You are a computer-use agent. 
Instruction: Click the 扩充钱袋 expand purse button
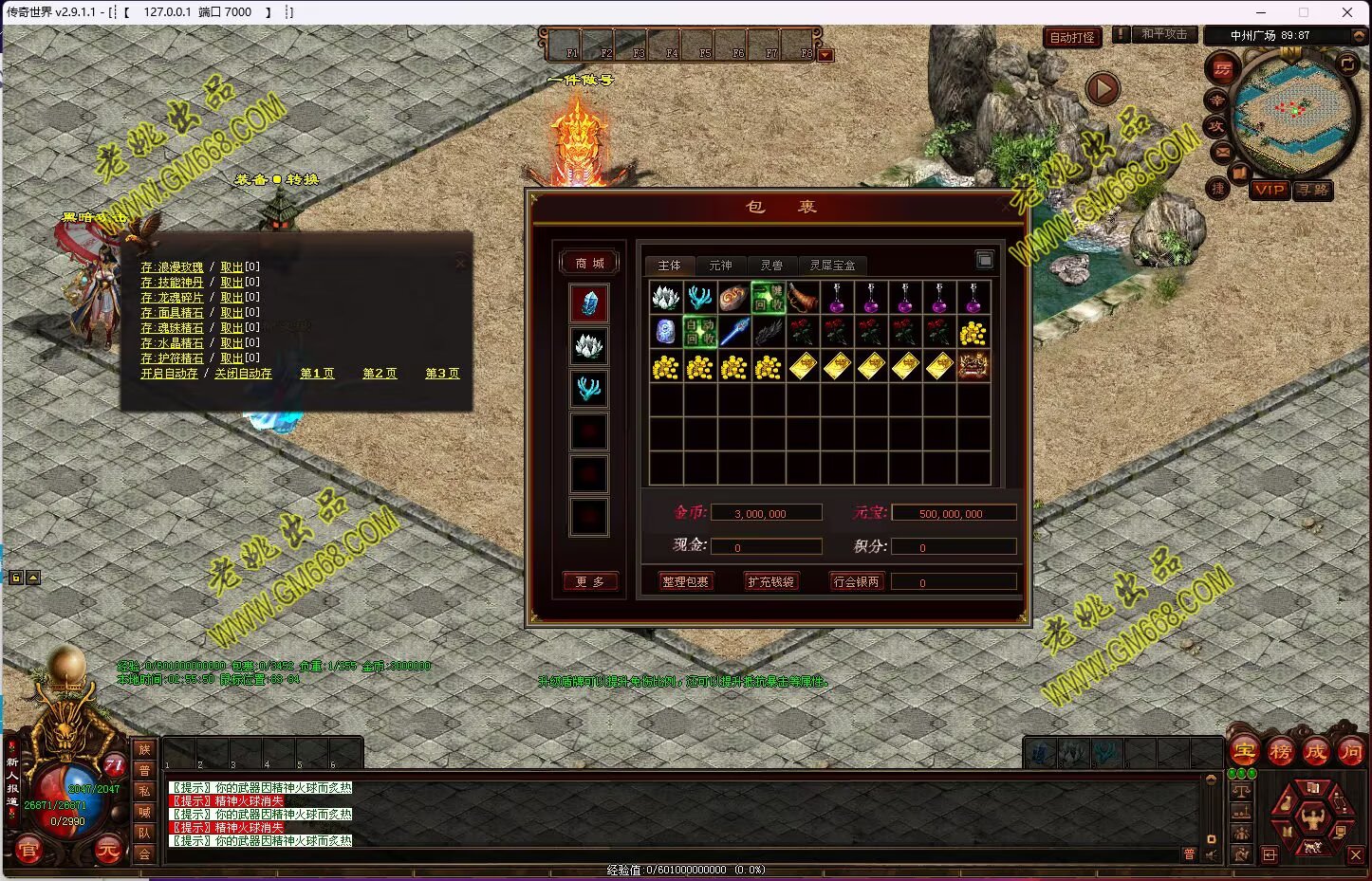click(x=770, y=581)
